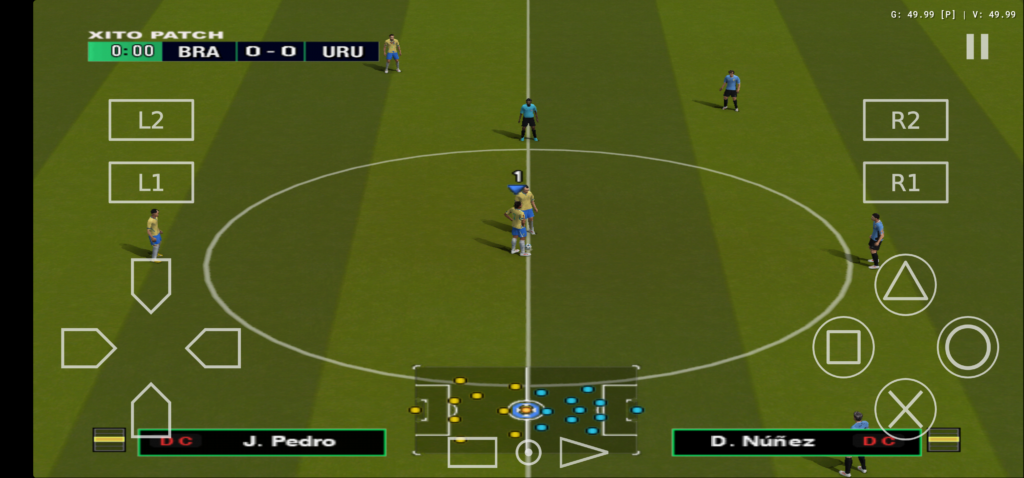The image size is (1024, 478).
Task: Open the emulator pause menu
Action: tap(977, 46)
